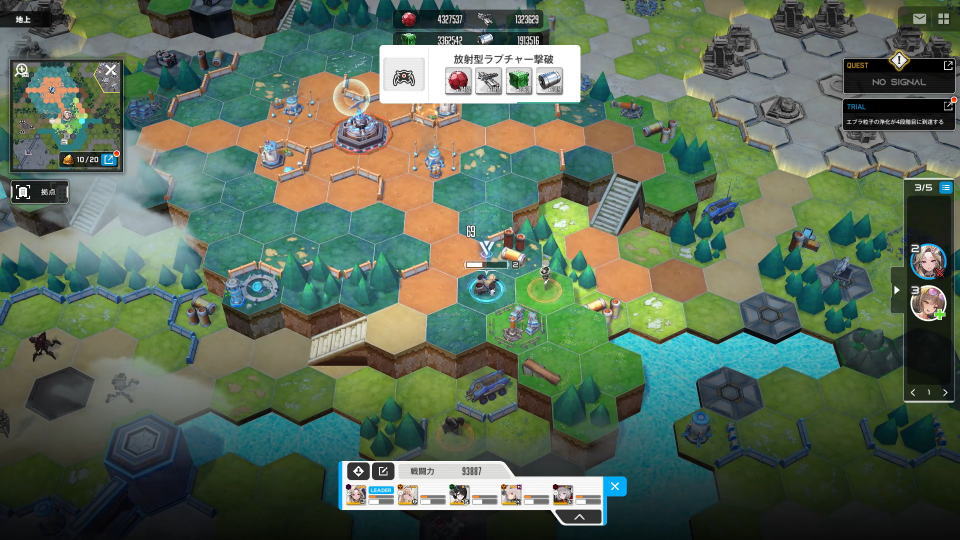Select the controller icon in the objective popup
The width and height of the screenshot is (960, 540).
click(405, 79)
